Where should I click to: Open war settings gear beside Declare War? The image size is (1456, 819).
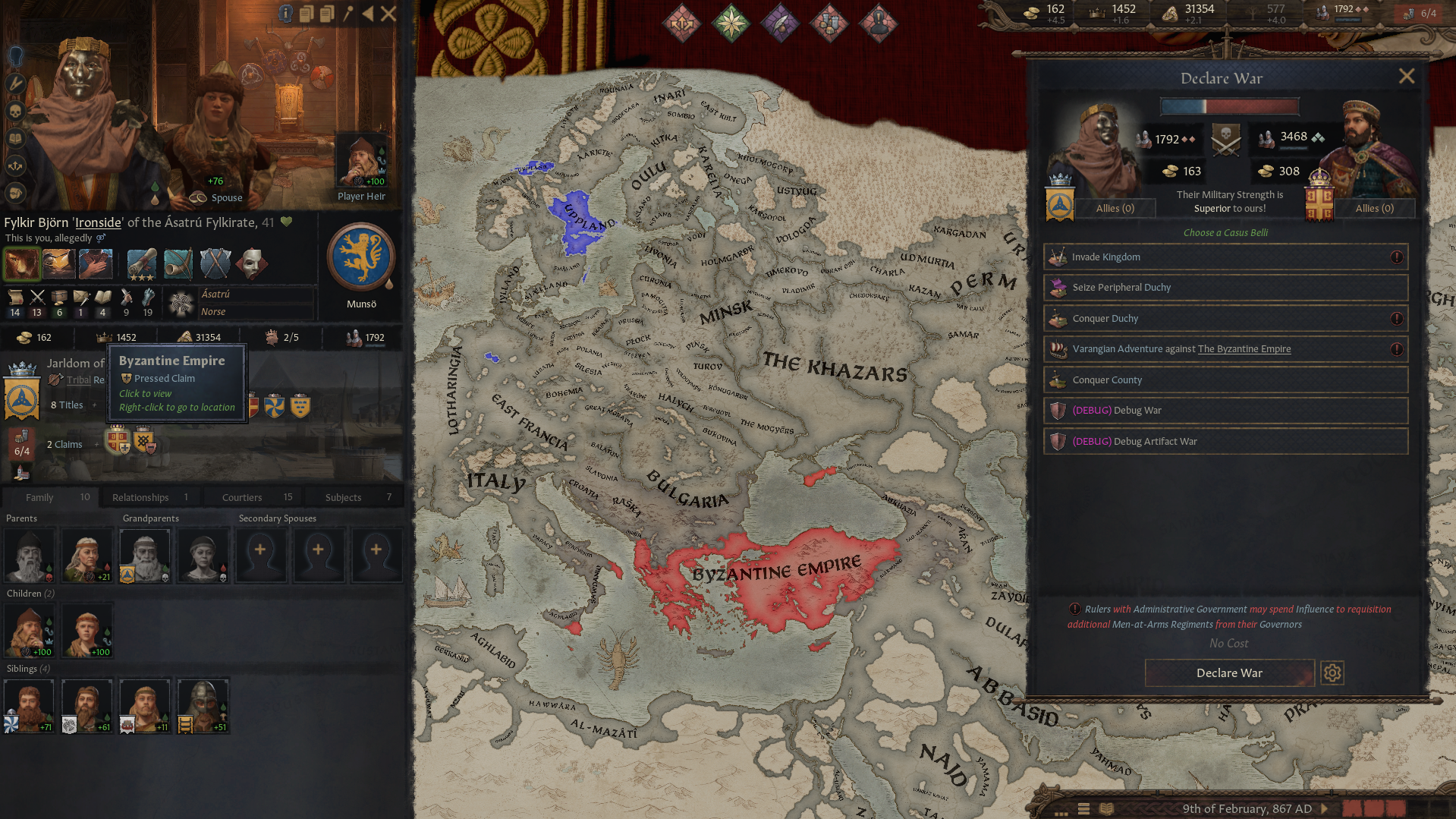point(1332,673)
